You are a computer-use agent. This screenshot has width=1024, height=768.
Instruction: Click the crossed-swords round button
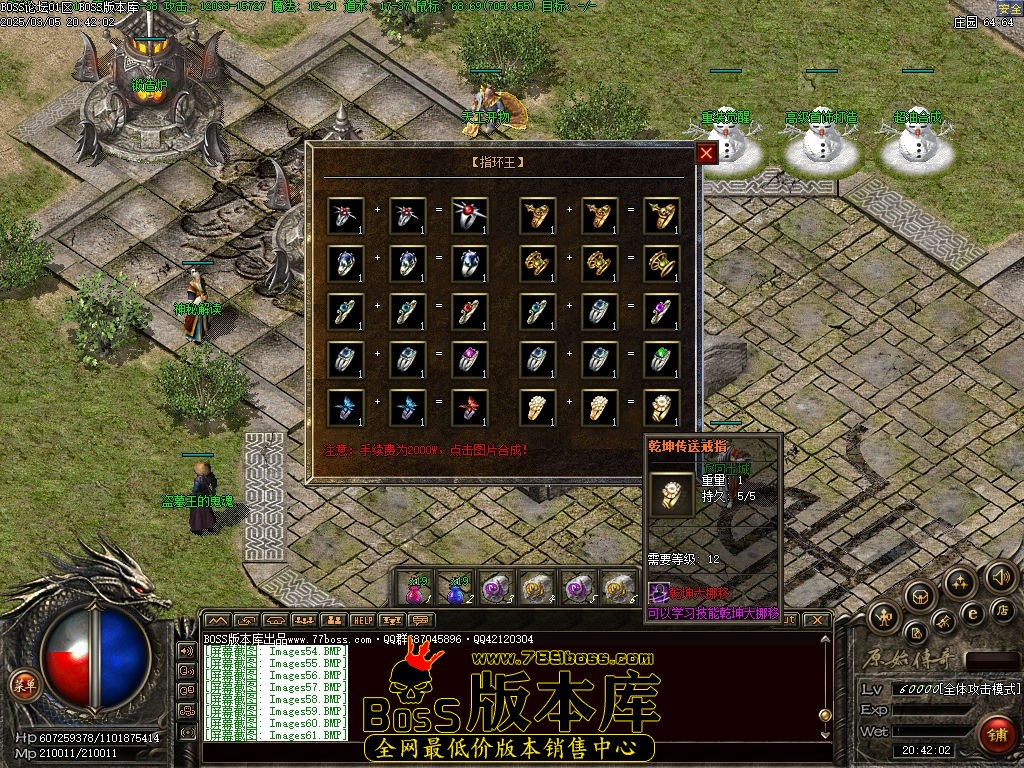(x=944, y=621)
